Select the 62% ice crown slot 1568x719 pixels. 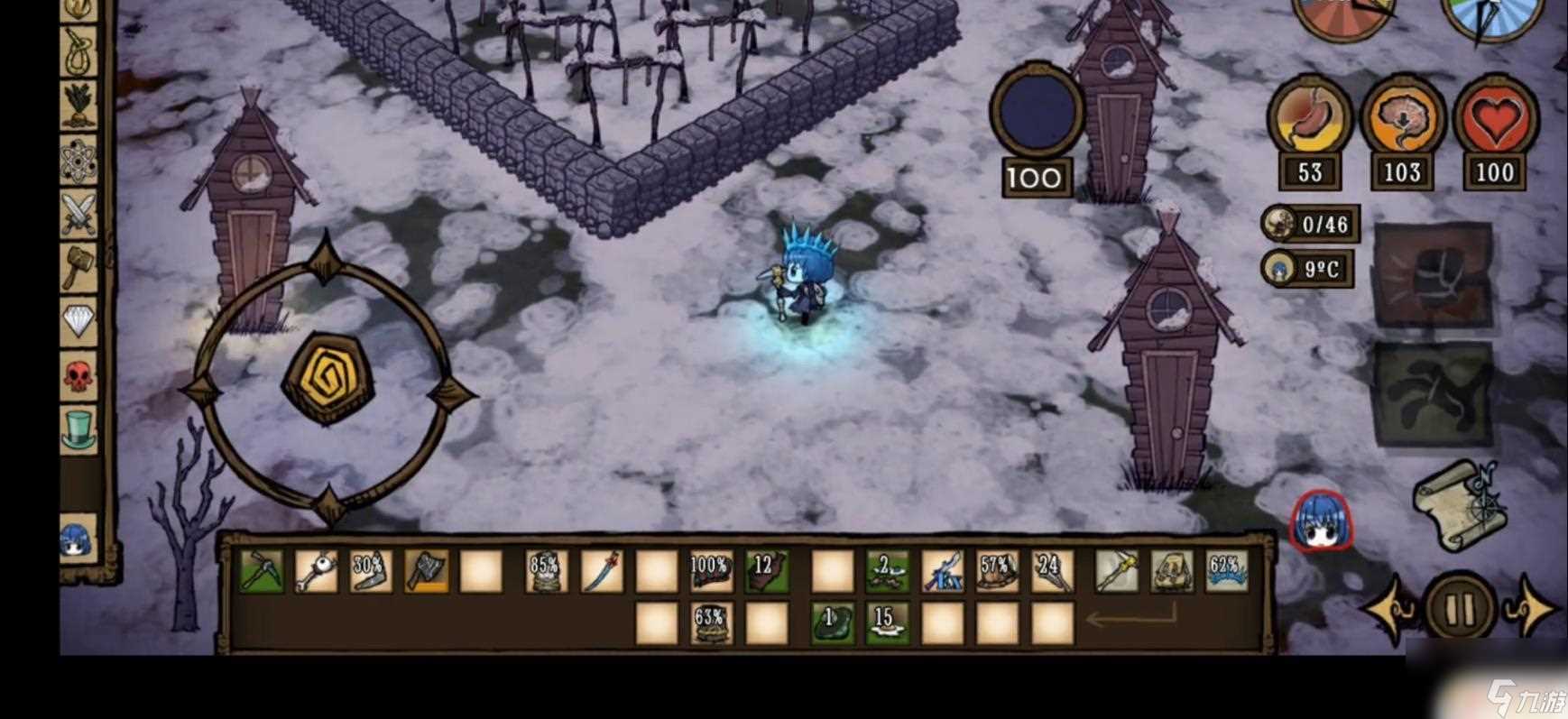click(1226, 572)
